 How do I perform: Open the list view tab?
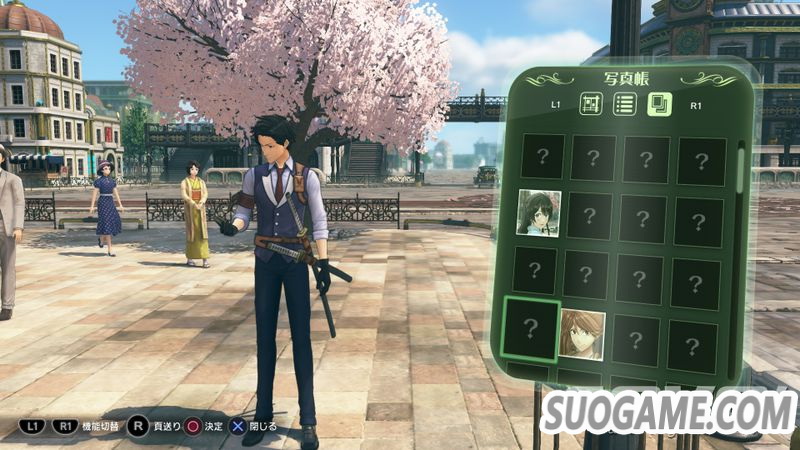[624, 102]
